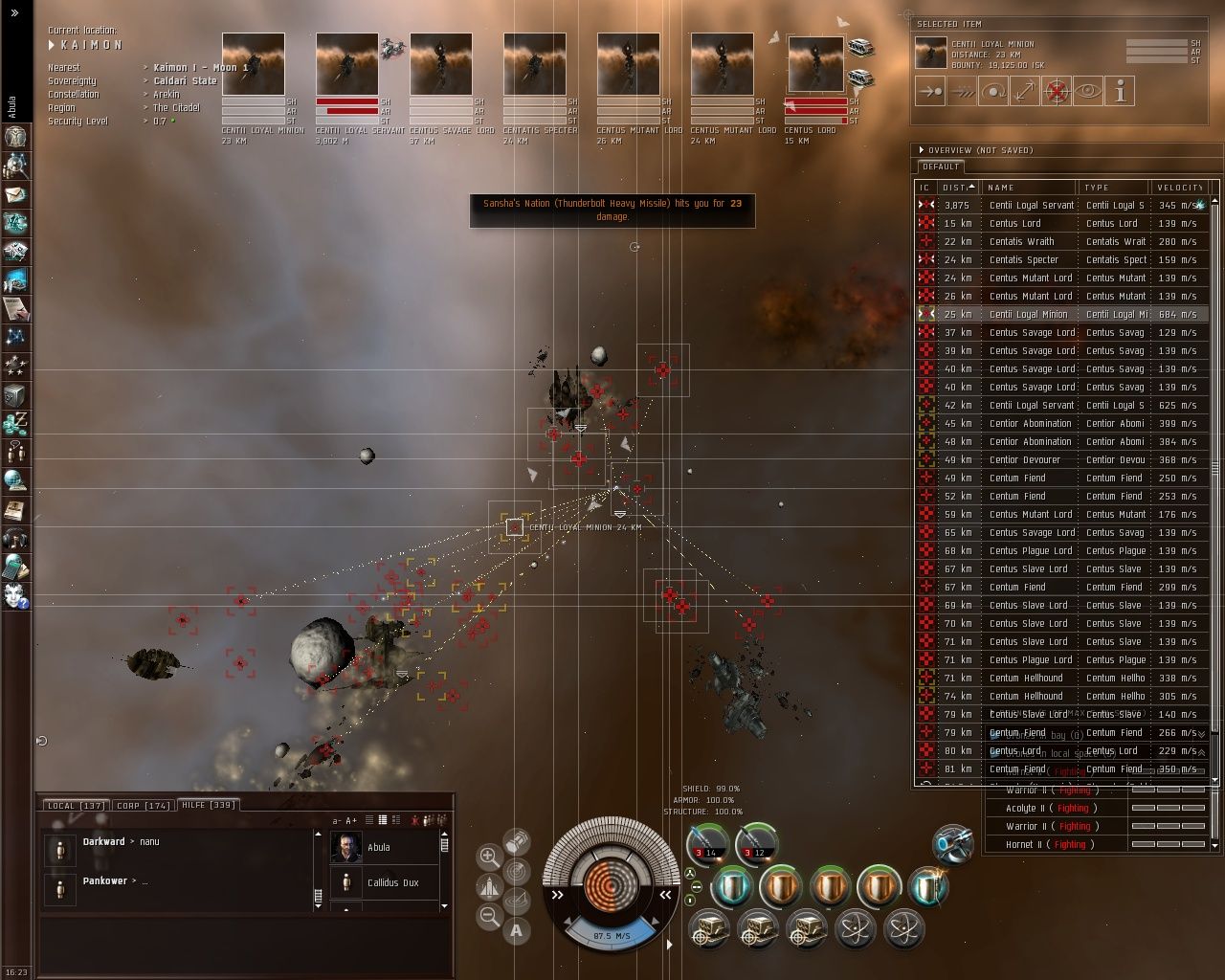The height and width of the screenshot is (980, 1225).
Task: Click the magnifier zoom-in button
Action: point(489,856)
